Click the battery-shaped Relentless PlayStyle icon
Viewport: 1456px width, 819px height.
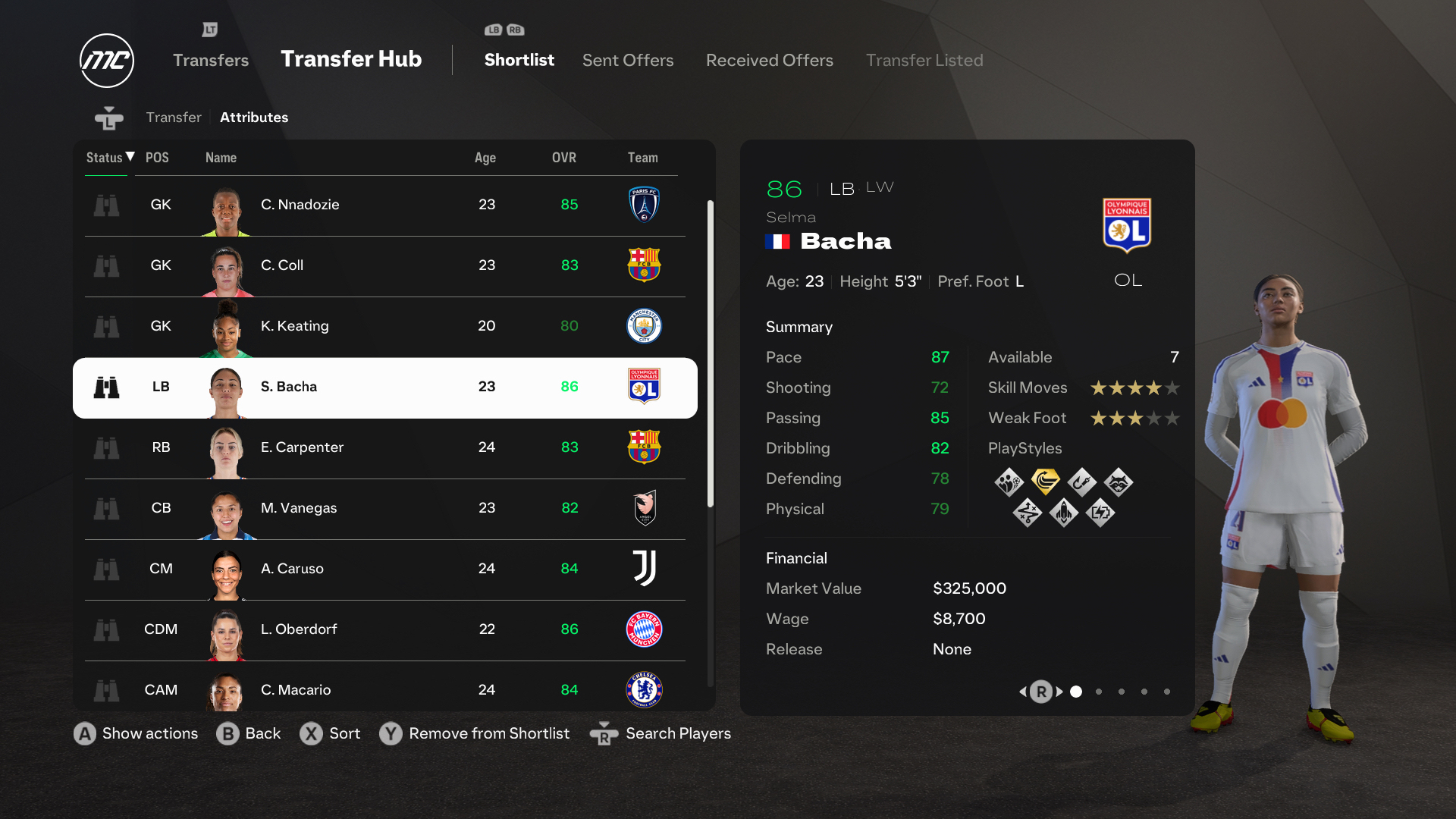(1101, 513)
